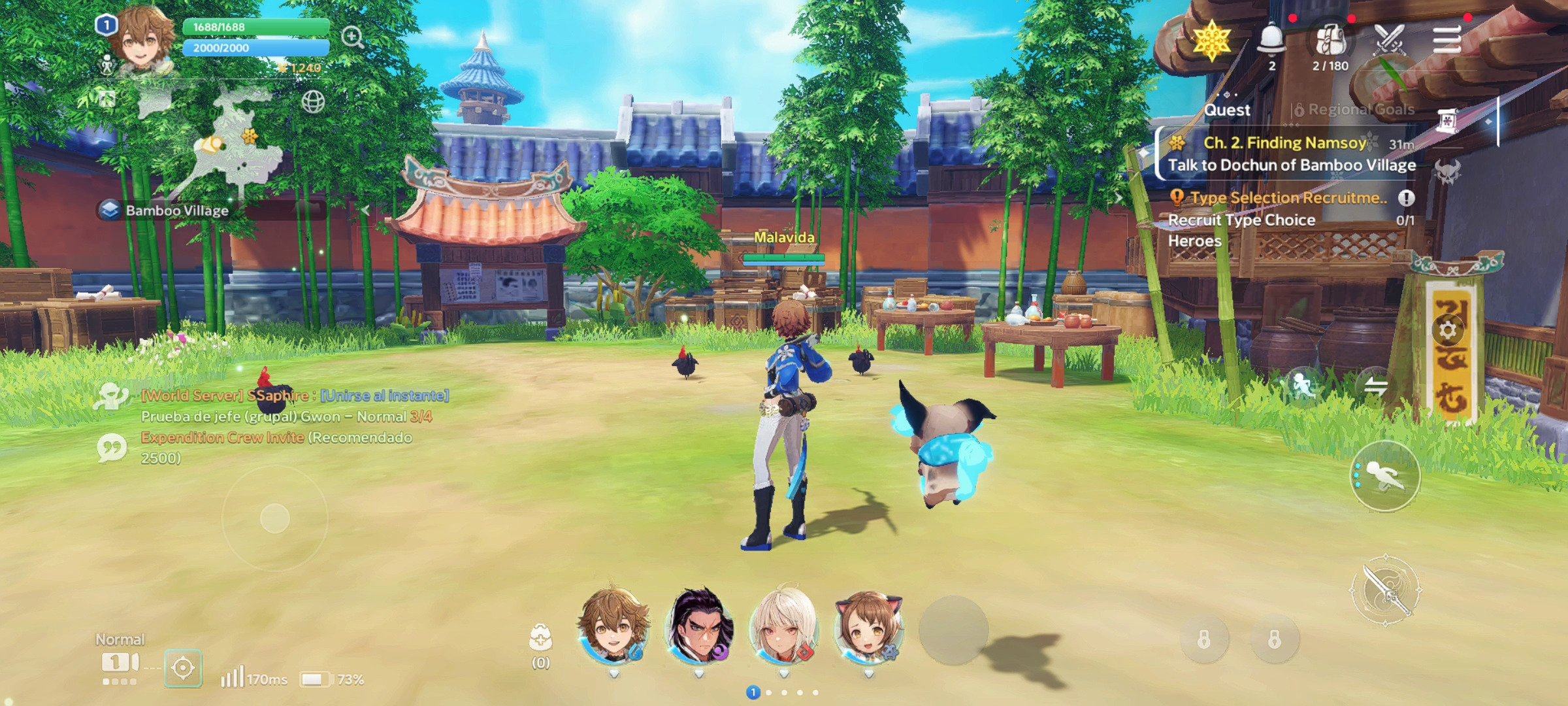1568x706 pixels.
Task: Toggle the auto-target crosshair button
Action: (x=183, y=668)
